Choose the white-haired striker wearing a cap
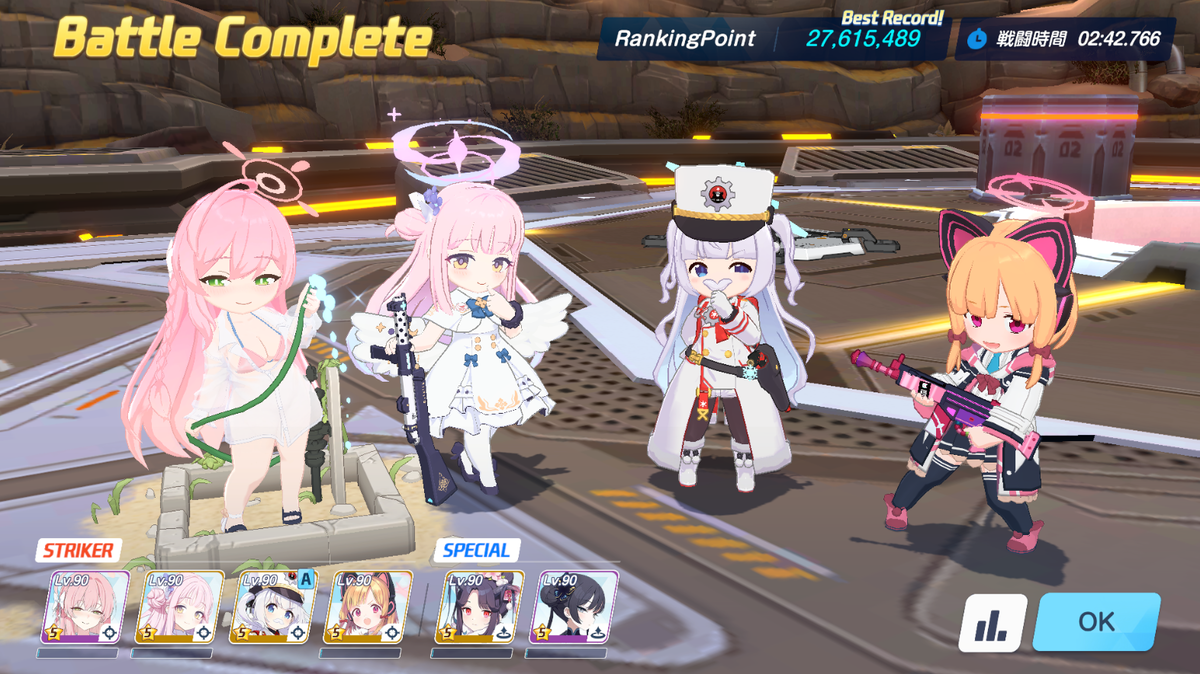This screenshot has width=1200, height=674. coord(273,606)
